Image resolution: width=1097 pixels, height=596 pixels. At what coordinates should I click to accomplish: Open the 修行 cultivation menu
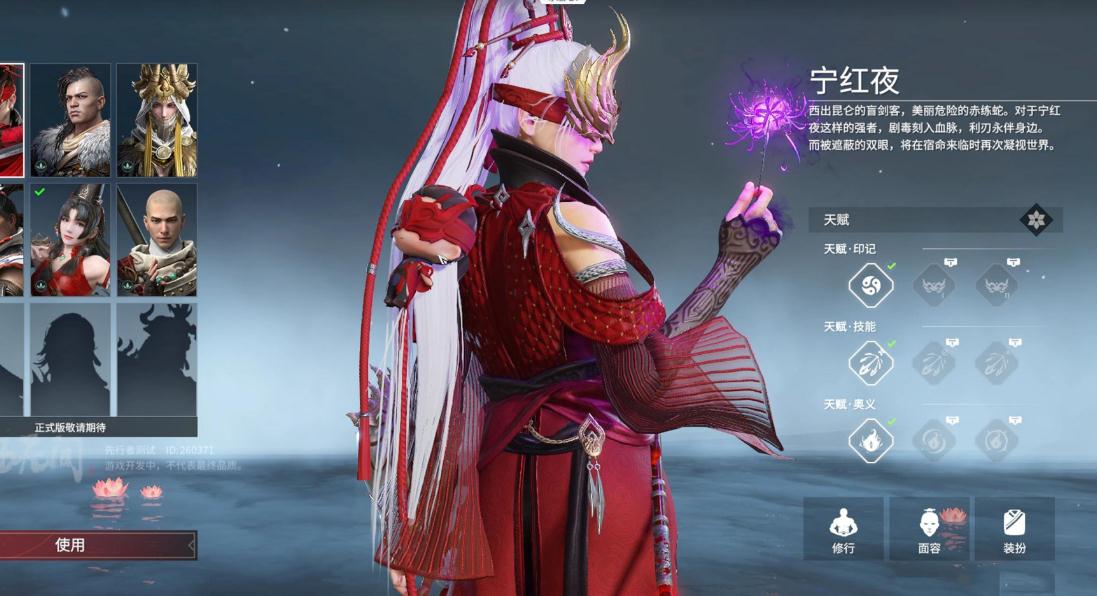pos(843,529)
